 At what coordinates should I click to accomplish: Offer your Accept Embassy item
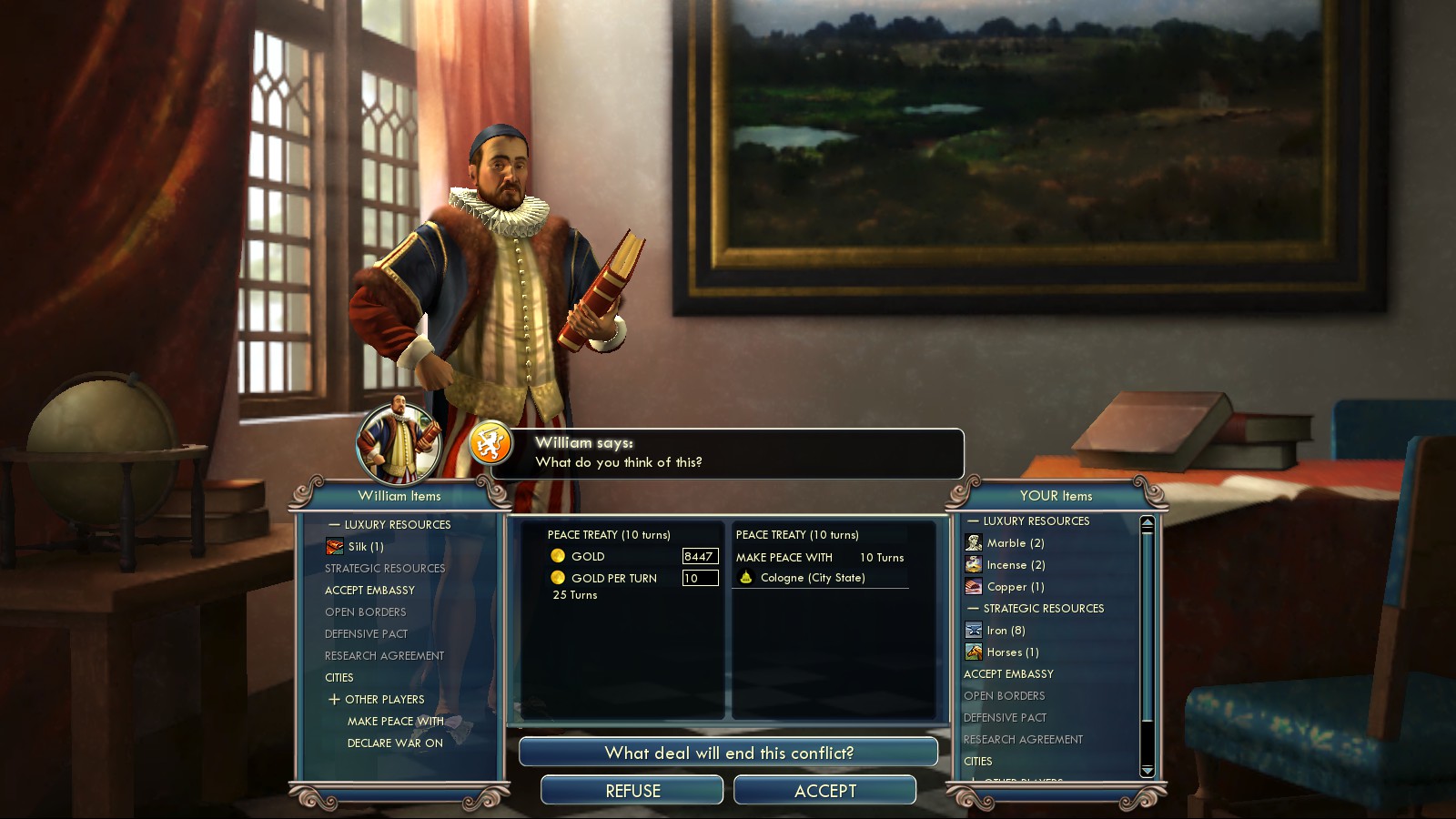coord(1008,674)
